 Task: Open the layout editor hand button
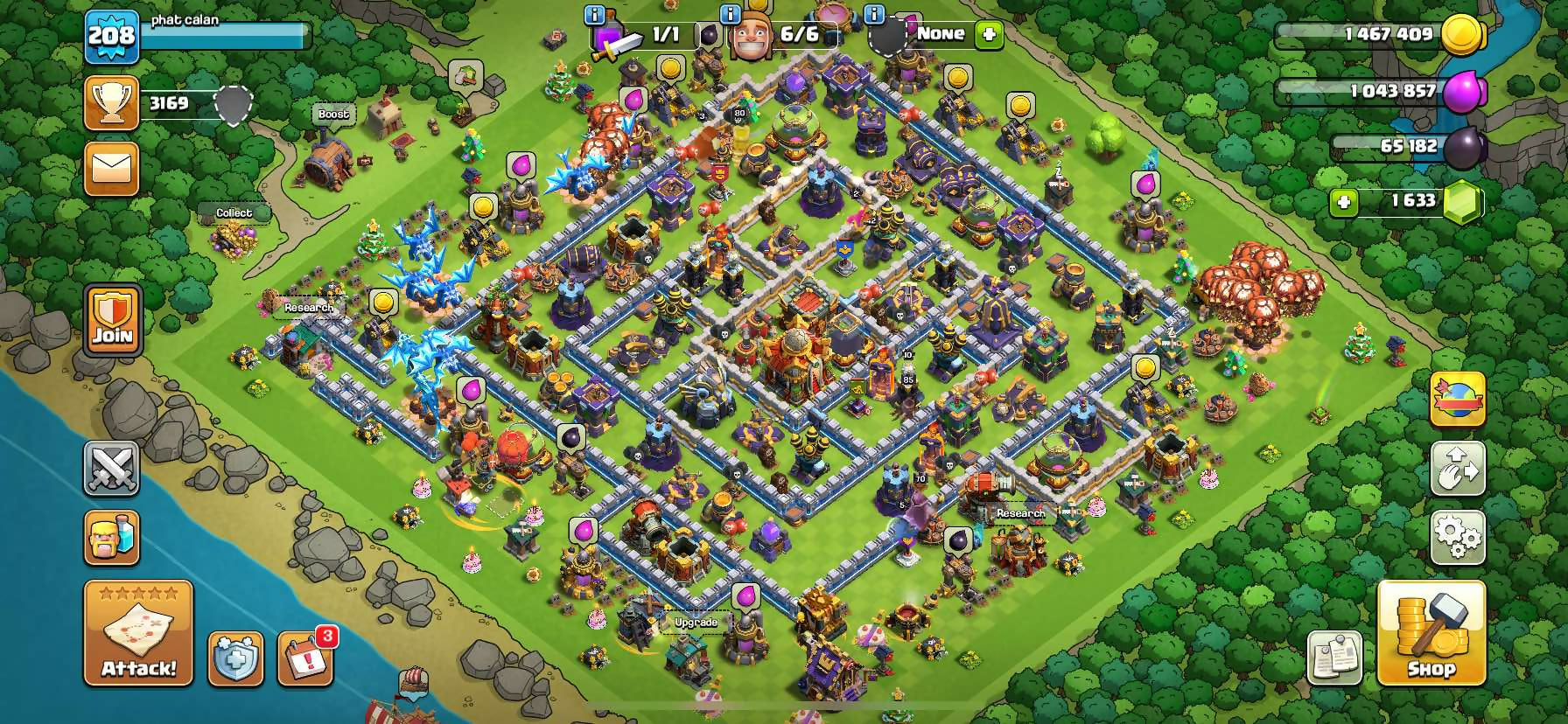1457,469
